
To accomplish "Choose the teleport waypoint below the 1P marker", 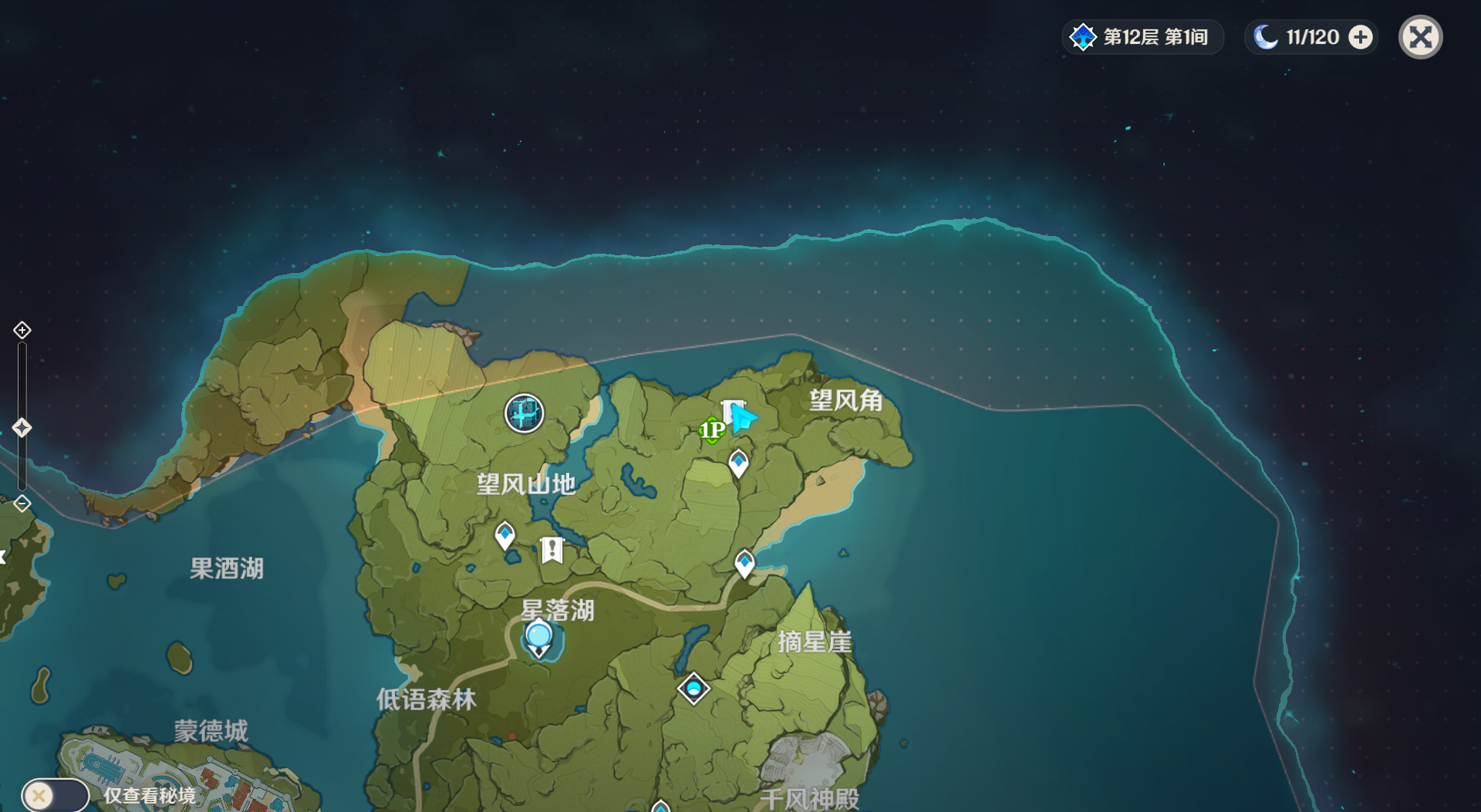I will click(x=738, y=463).
